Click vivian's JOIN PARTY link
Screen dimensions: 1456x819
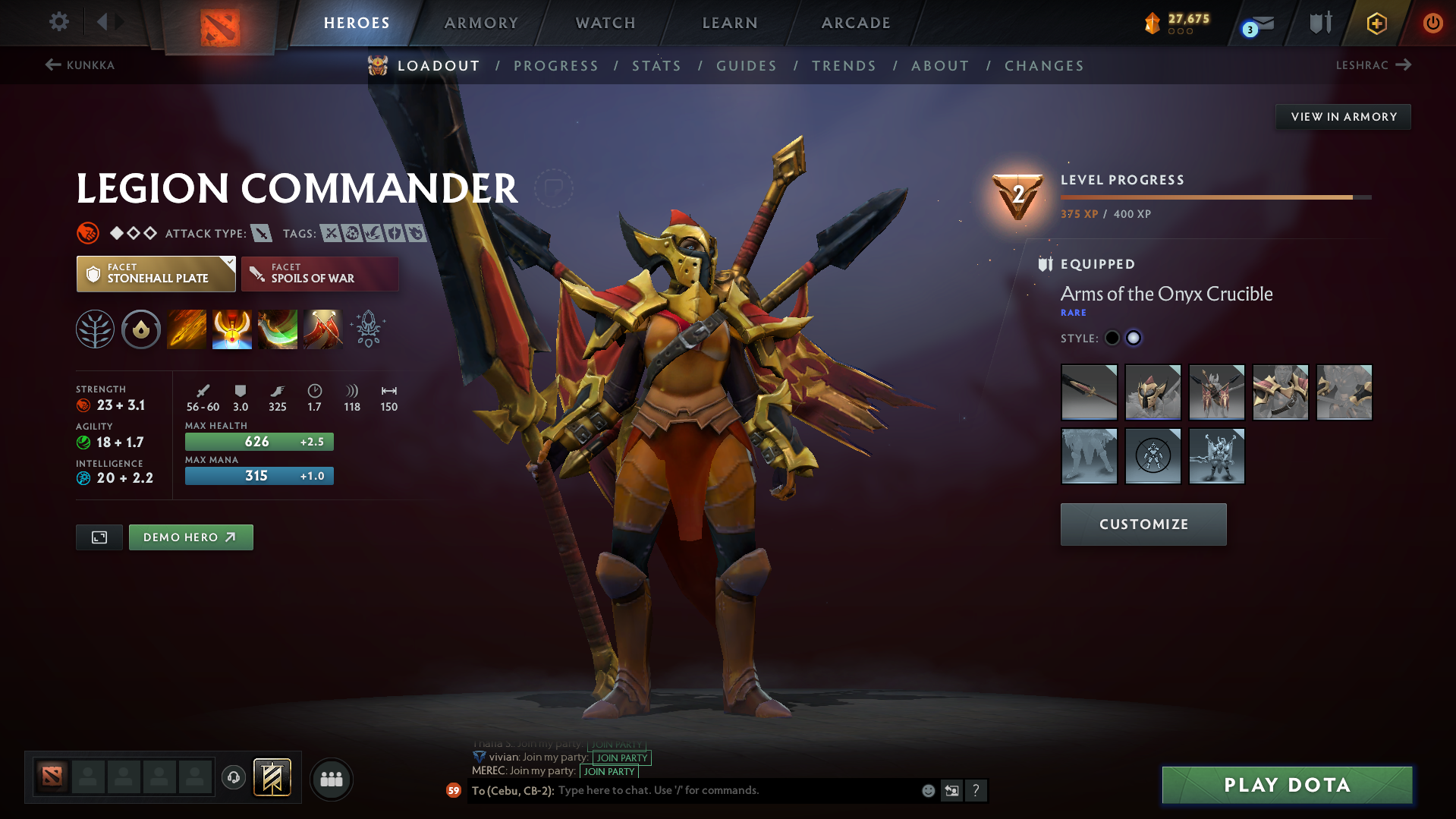click(621, 758)
